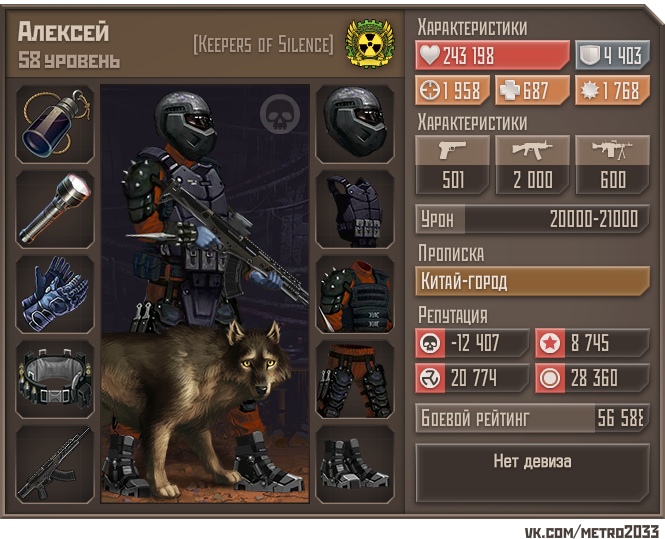This screenshot has height=539, width=665.
Task: Click the Нет девиза motto box
Action: tap(532, 462)
